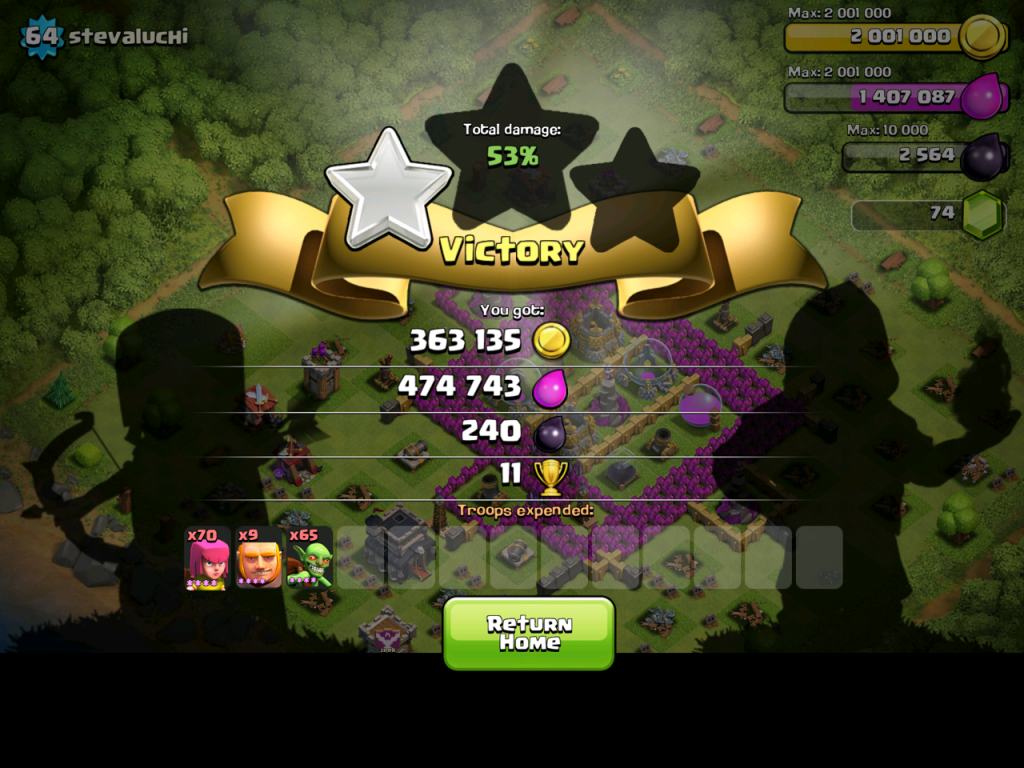Click the Return Home button

(x=528, y=633)
